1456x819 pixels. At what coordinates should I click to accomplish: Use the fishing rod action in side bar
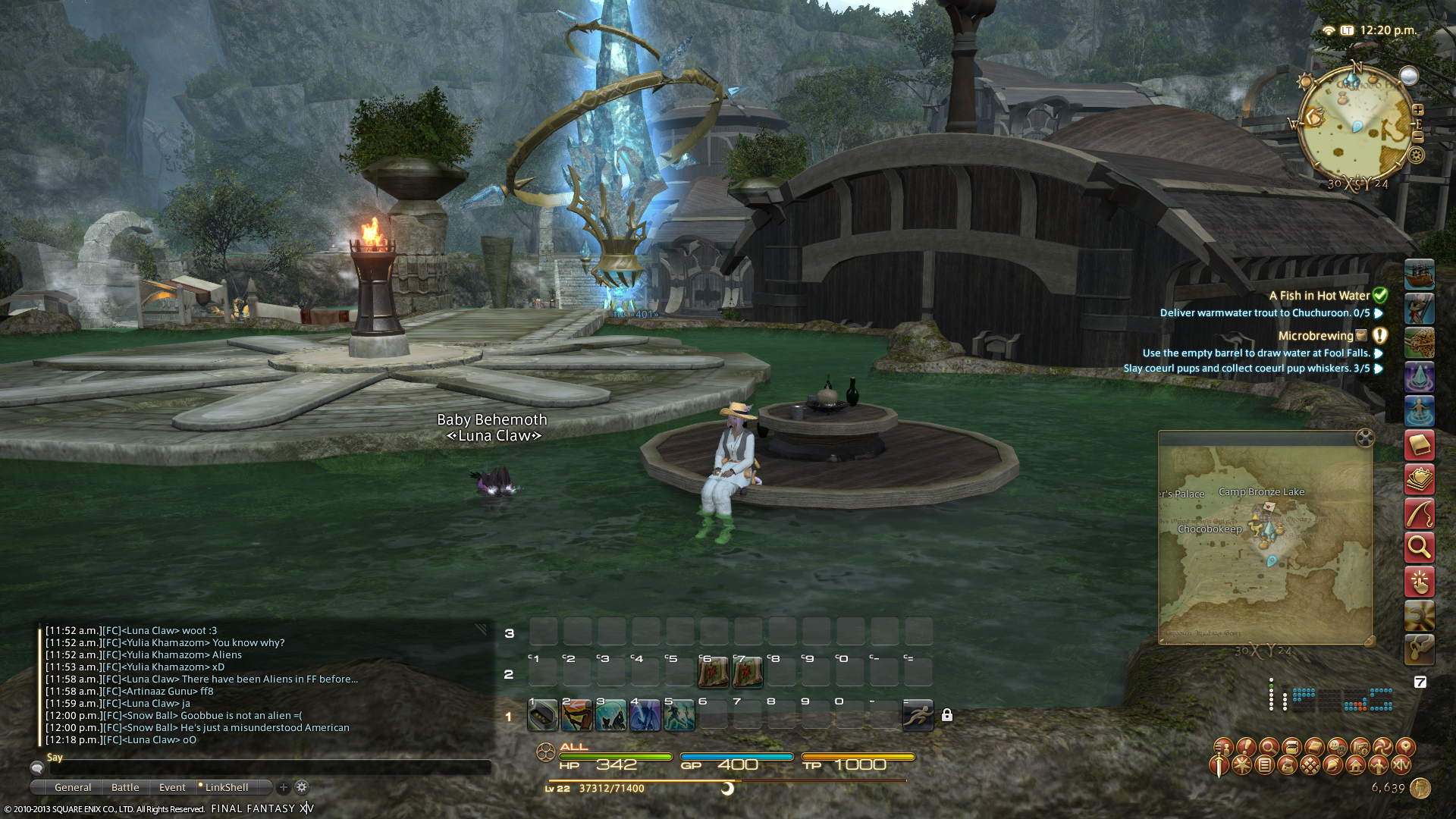[x=1419, y=513]
